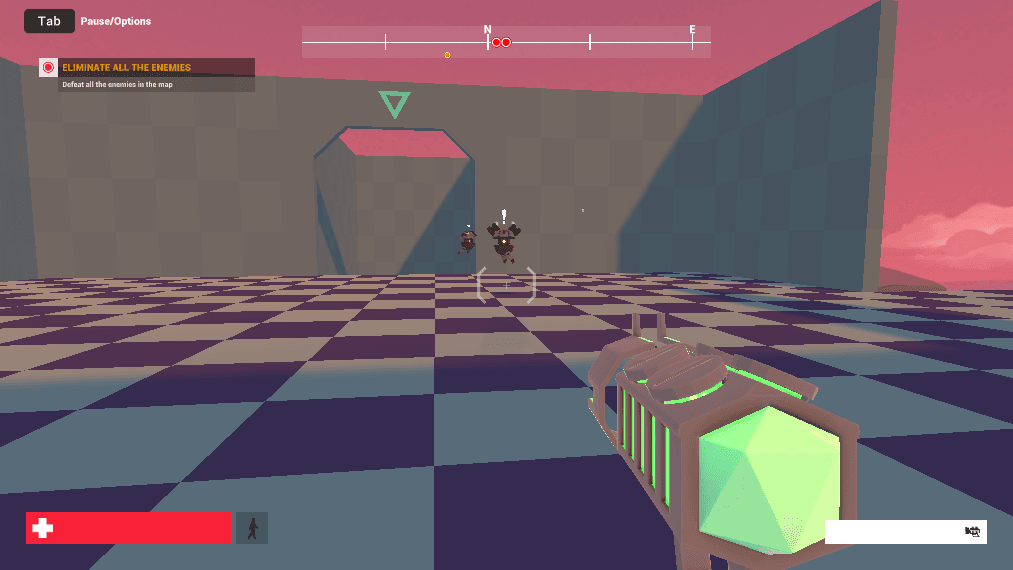The width and height of the screenshot is (1013, 570).
Task: Click the compass bar
Action: (x=506, y=42)
